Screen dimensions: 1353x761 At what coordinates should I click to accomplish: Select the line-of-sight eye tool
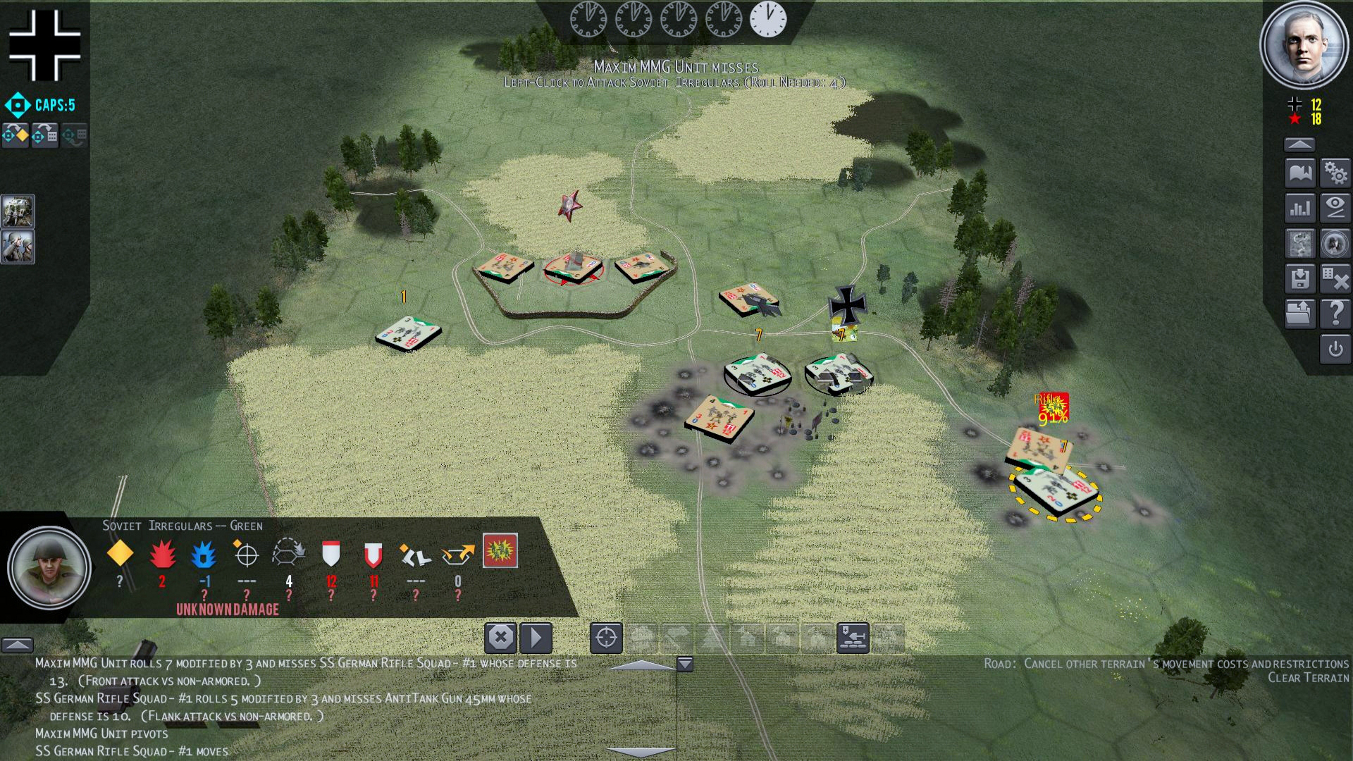[1337, 206]
